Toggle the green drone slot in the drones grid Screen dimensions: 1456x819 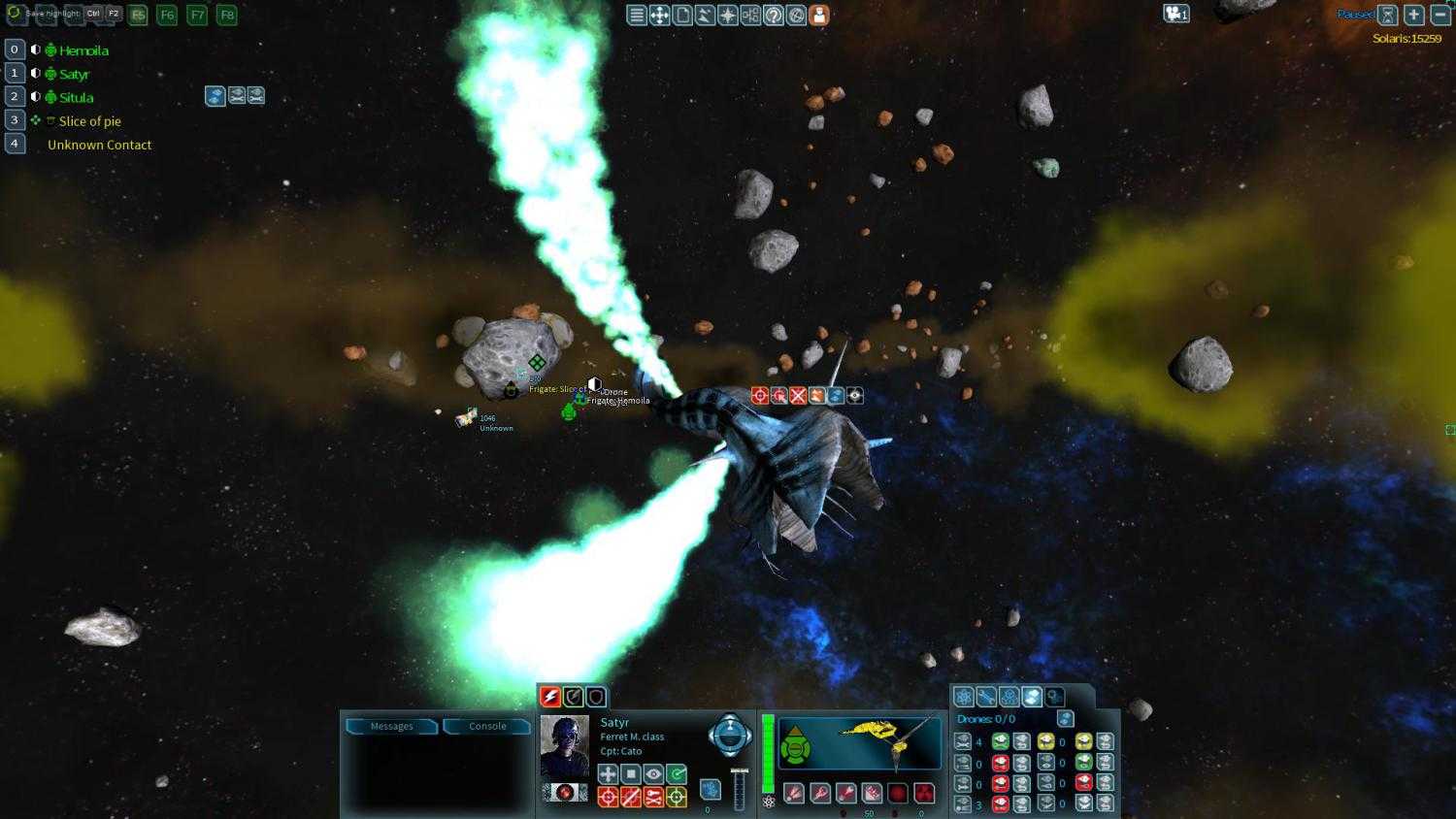coord(1000,740)
